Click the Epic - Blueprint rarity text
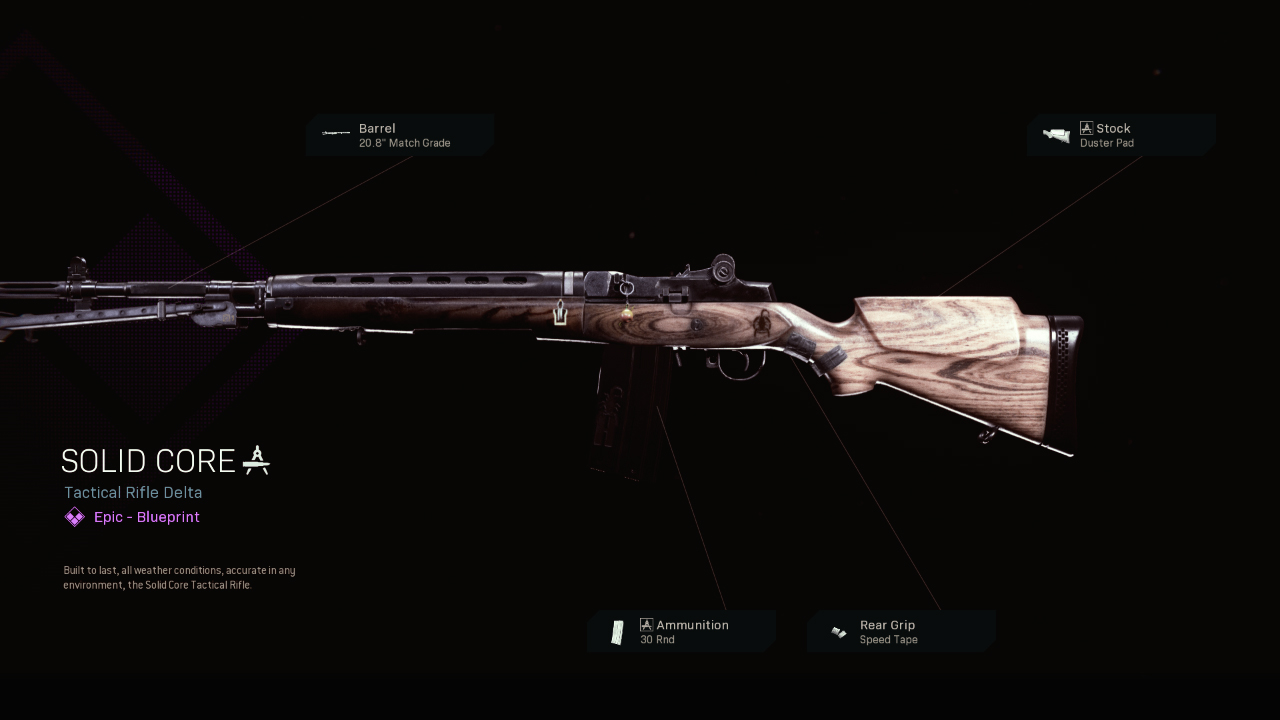 pyautogui.click(x=146, y=516)
